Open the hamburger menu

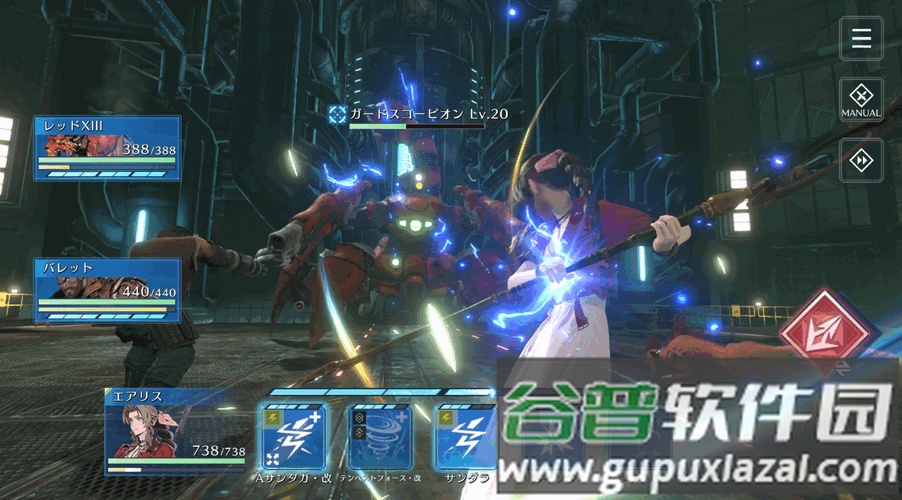tap(861, 39)
